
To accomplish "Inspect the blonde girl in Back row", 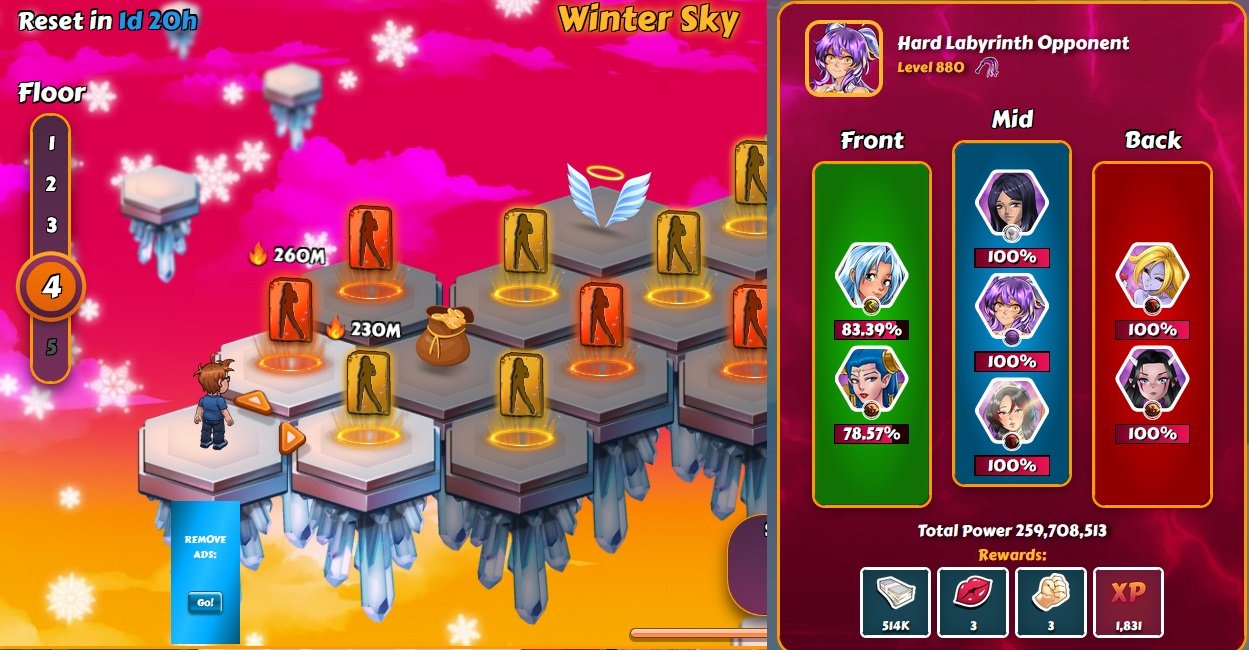I will pyautogui.click(x=1151, y=277).
